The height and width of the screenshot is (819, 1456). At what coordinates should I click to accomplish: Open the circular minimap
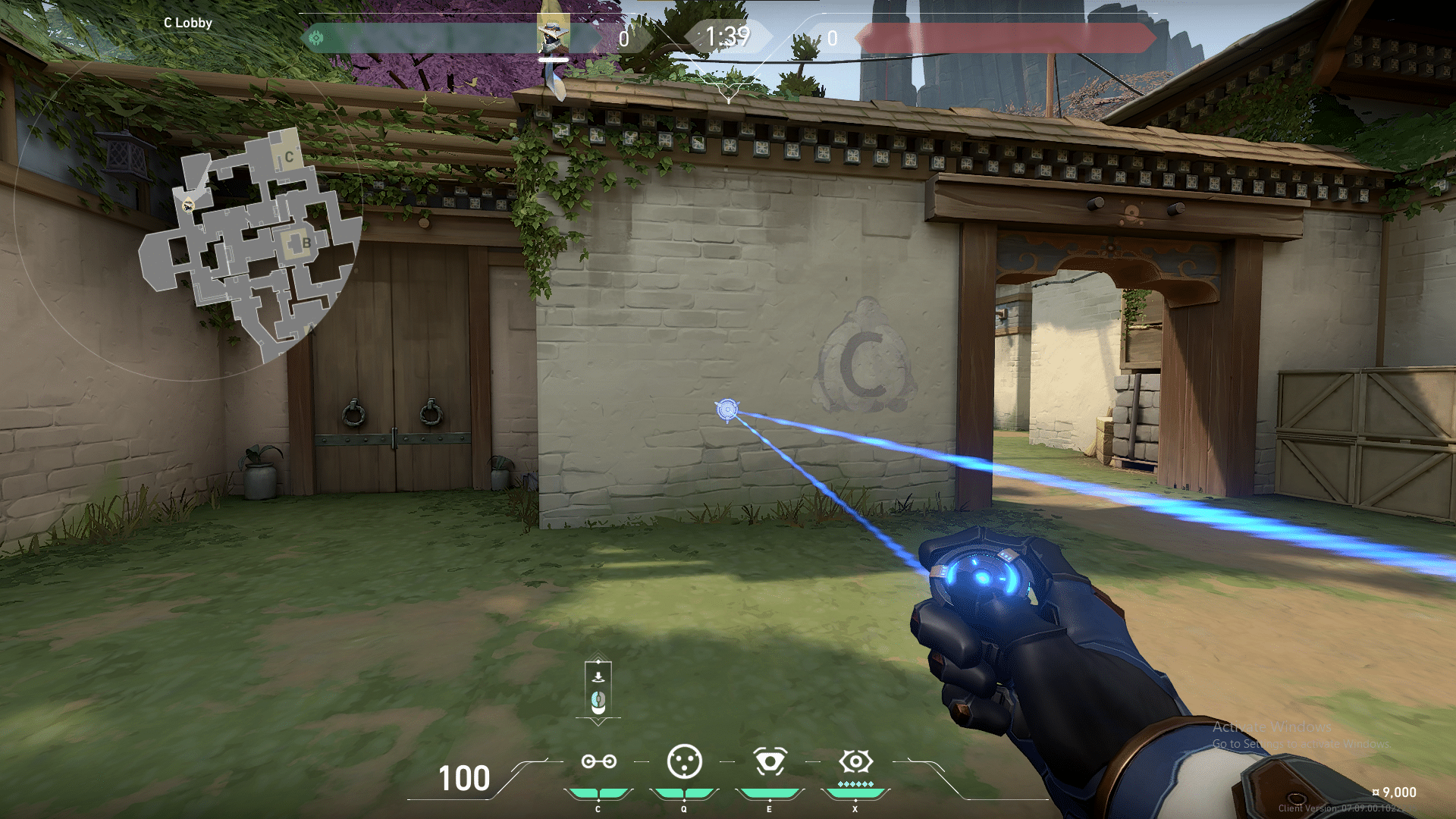click(250, 243)
